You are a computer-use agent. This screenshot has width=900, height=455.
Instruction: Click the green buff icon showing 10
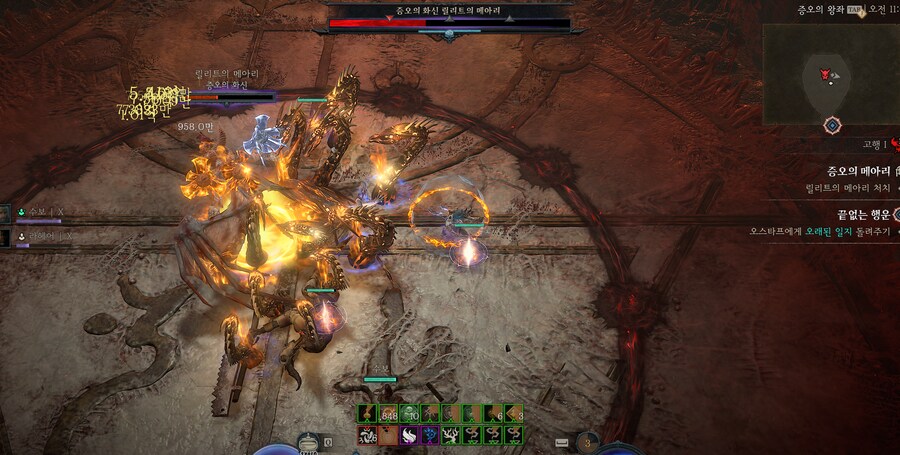409,414
